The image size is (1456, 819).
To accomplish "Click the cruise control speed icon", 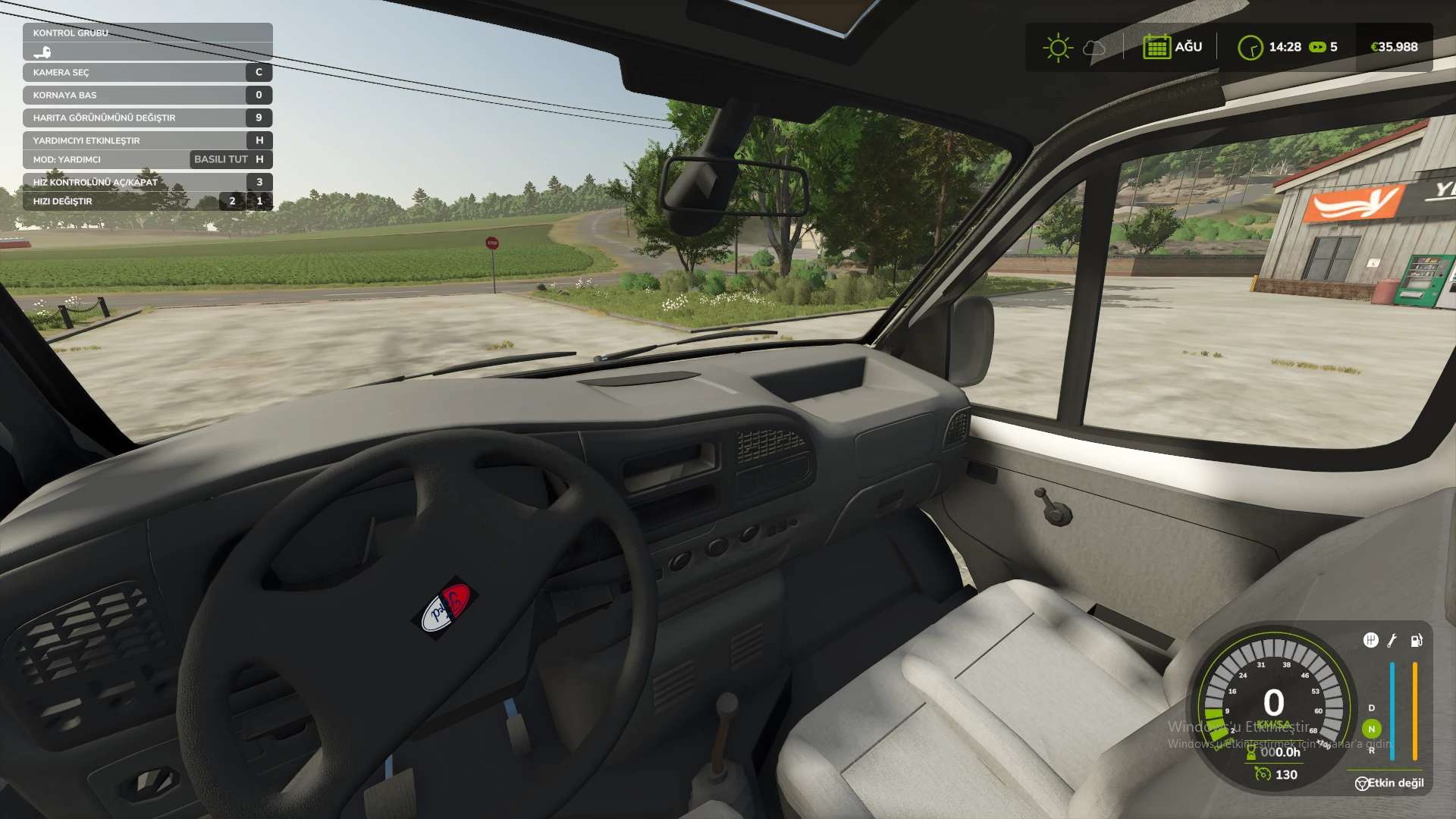I will click(x=1263, y=774).
